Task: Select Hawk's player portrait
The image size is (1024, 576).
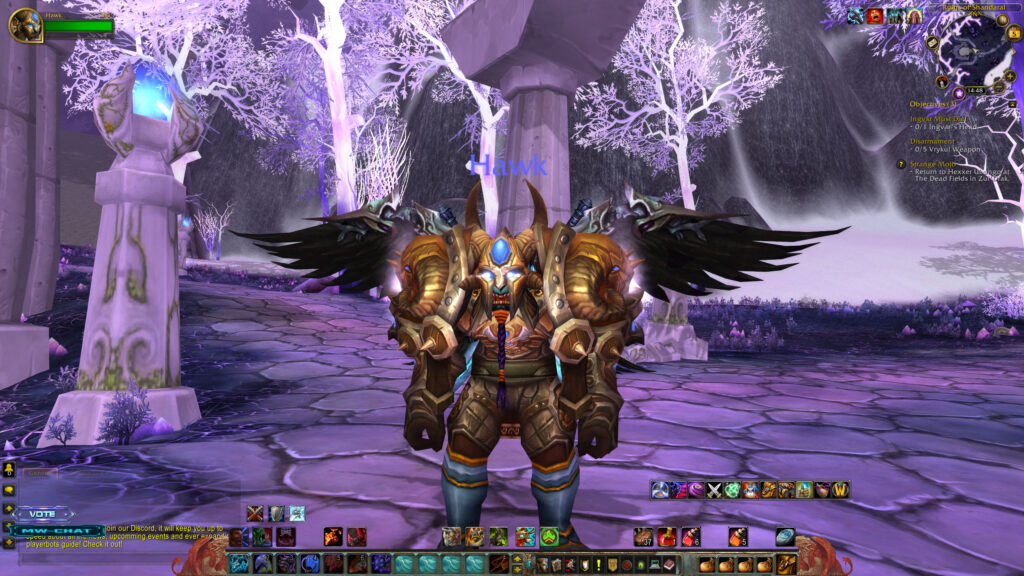Action: (x=24, y=24)
